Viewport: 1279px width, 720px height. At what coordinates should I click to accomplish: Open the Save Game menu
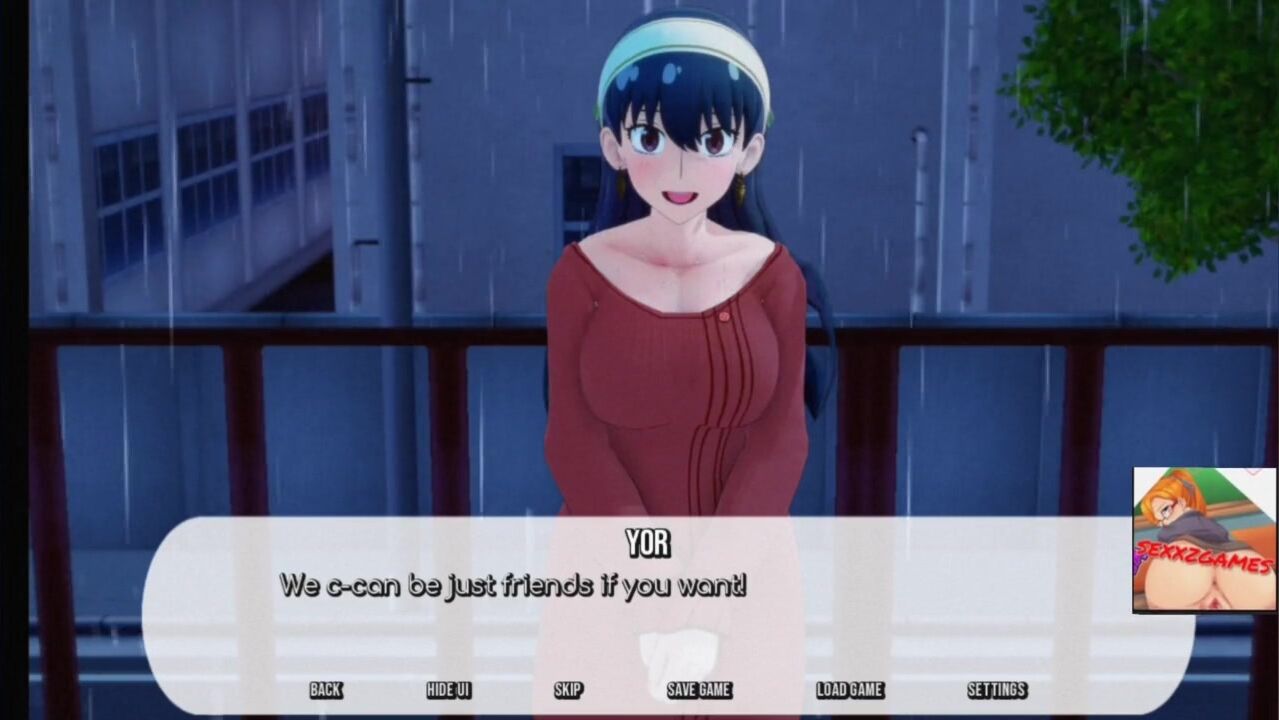tap(699, 690)
